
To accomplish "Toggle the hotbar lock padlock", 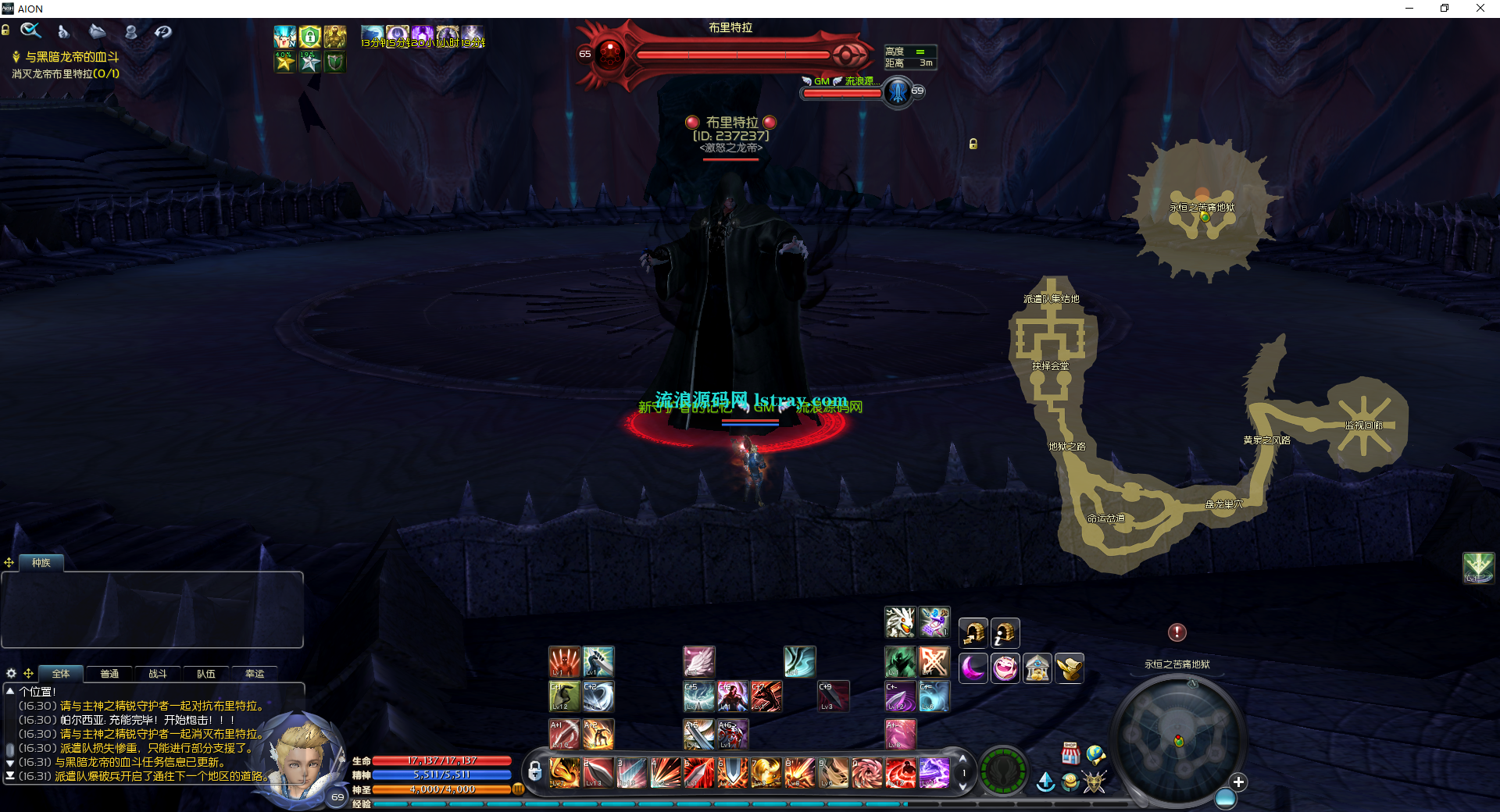I will point(535,772).
